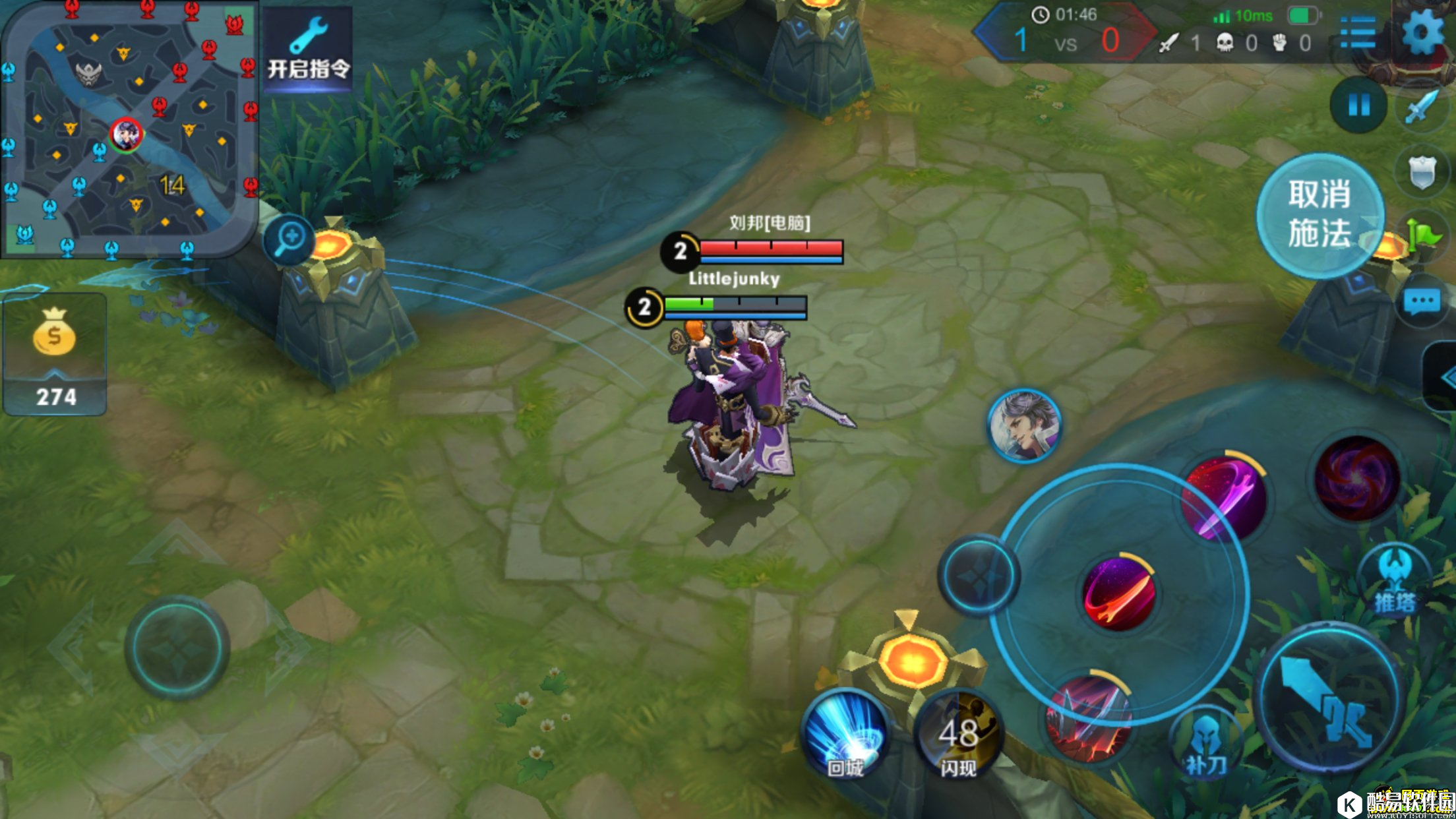Show the scoreboard list icon
Viewport: 1456px width, 819px height.
[x=1358, y=33]
